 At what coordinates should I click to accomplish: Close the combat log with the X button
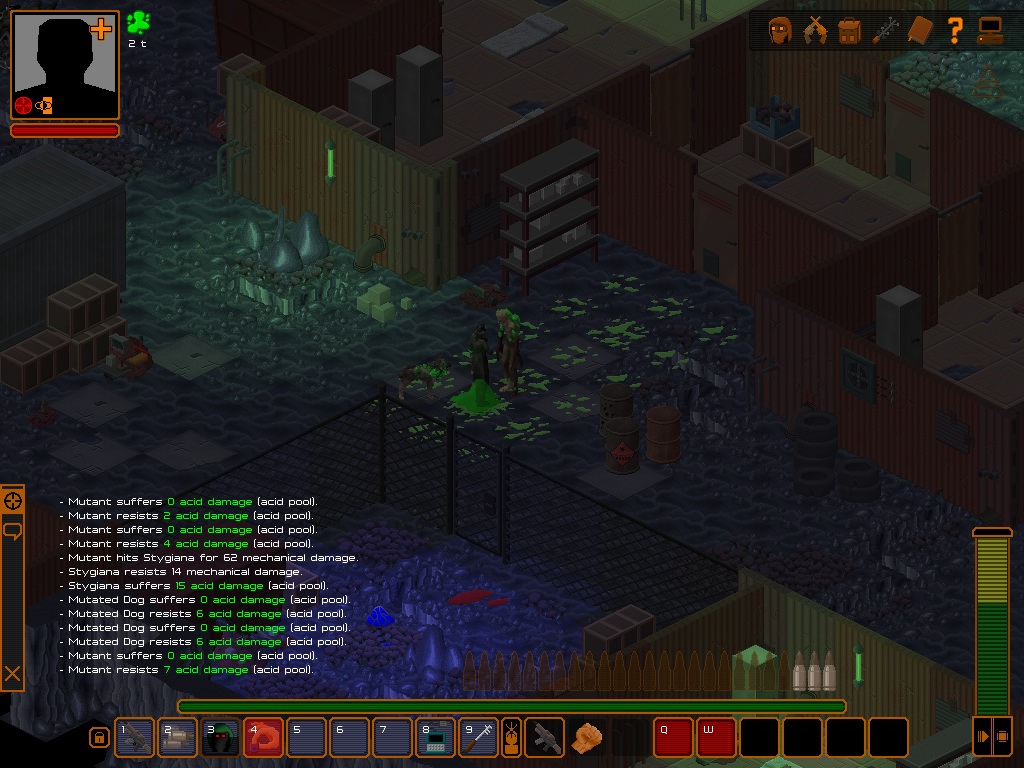click(12, 675)
